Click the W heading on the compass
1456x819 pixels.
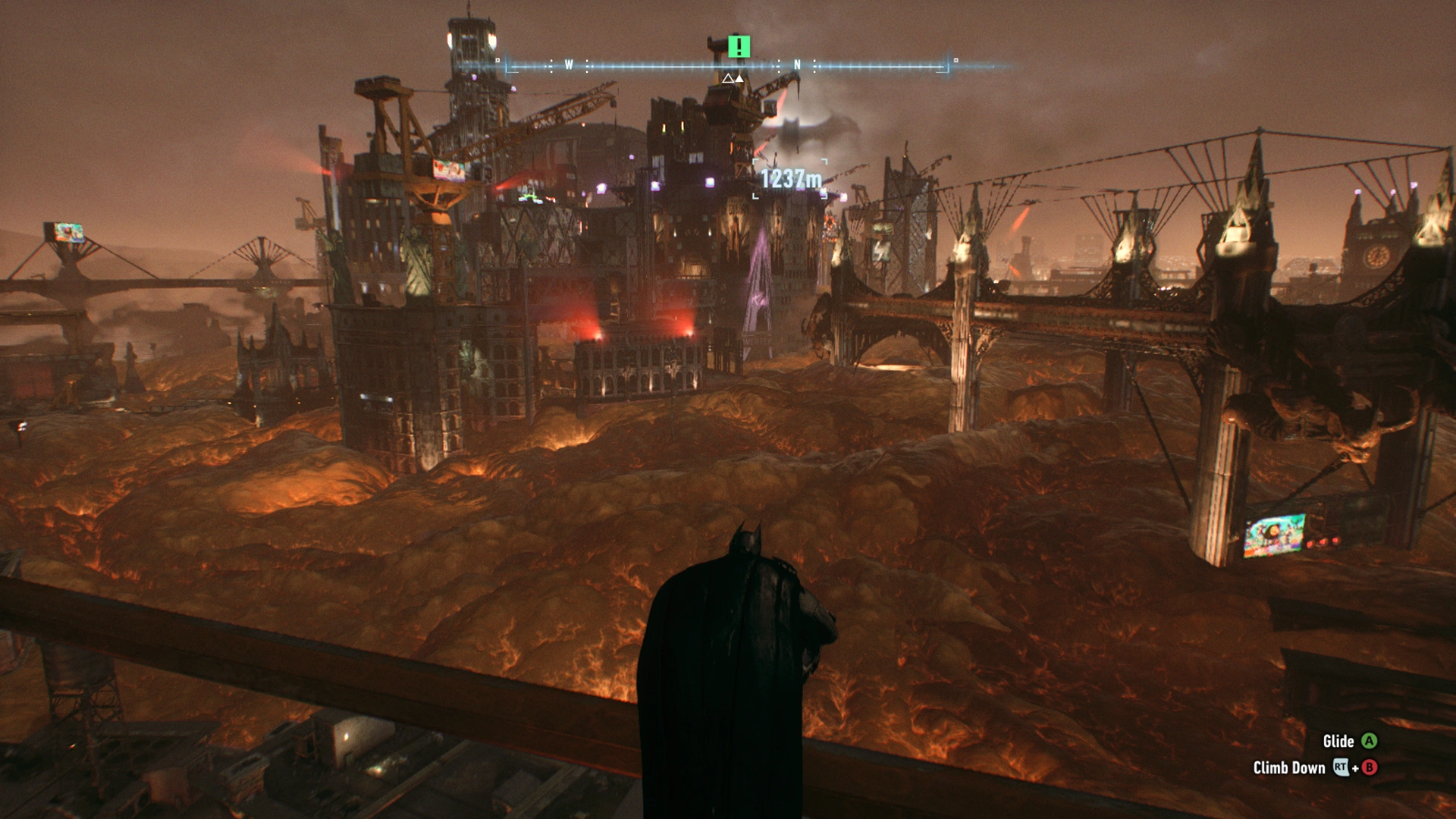[x=569, y=65]
